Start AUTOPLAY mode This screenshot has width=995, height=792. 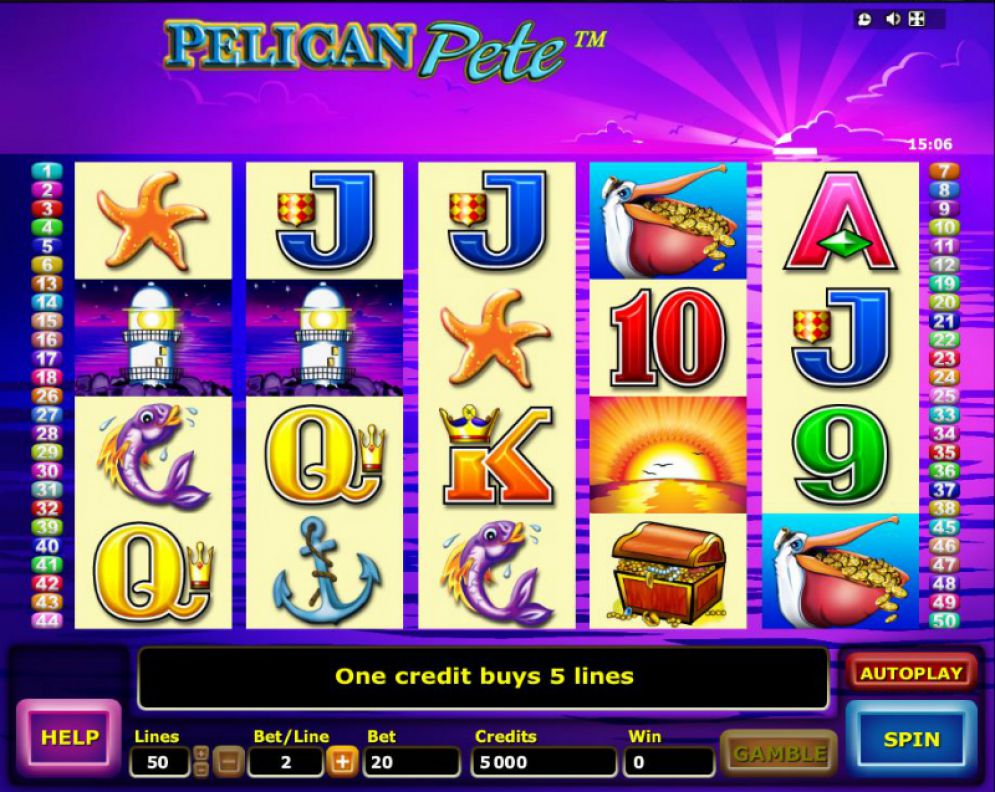911,673
